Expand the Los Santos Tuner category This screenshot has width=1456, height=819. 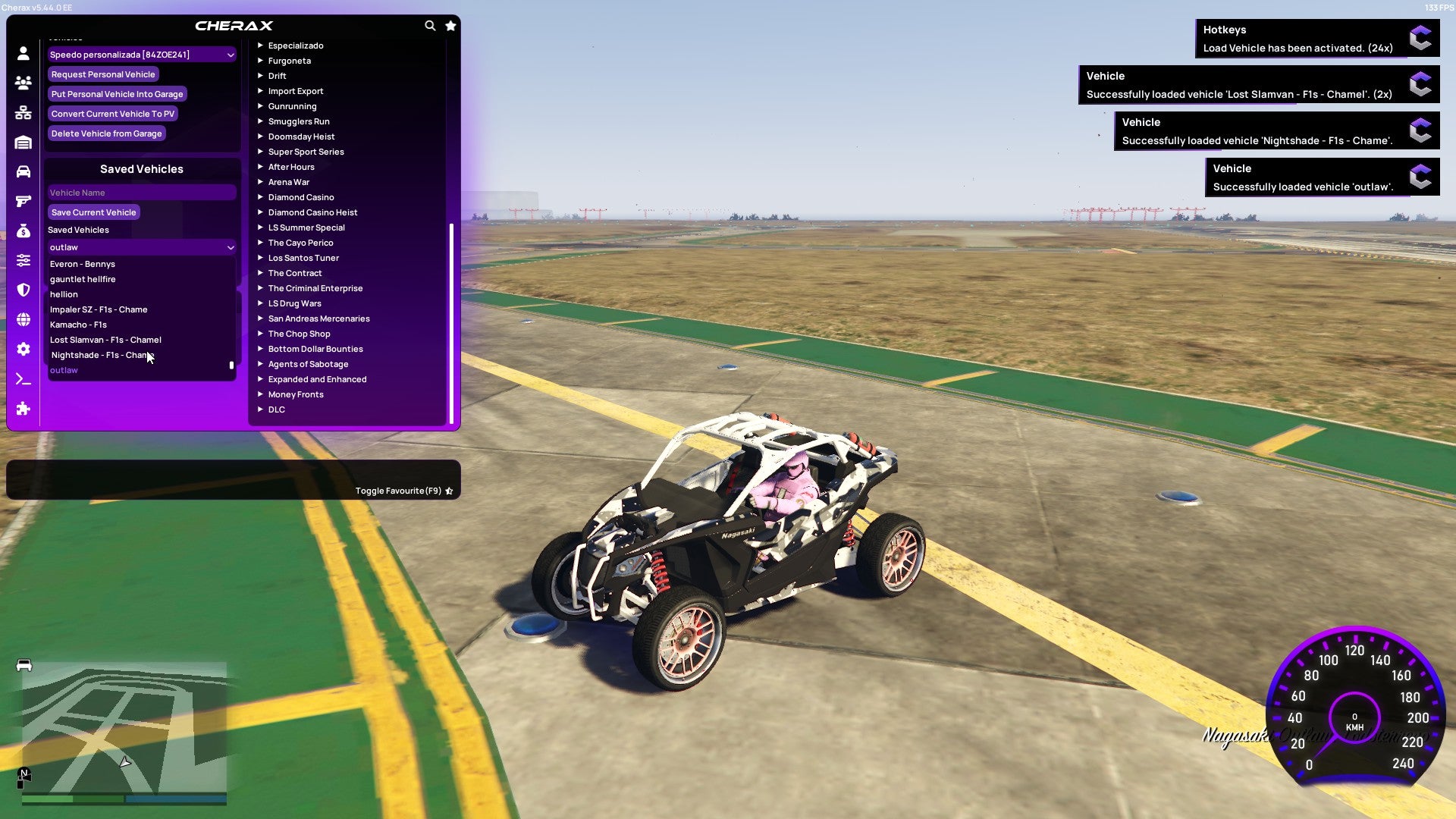[x=303, y=258]
